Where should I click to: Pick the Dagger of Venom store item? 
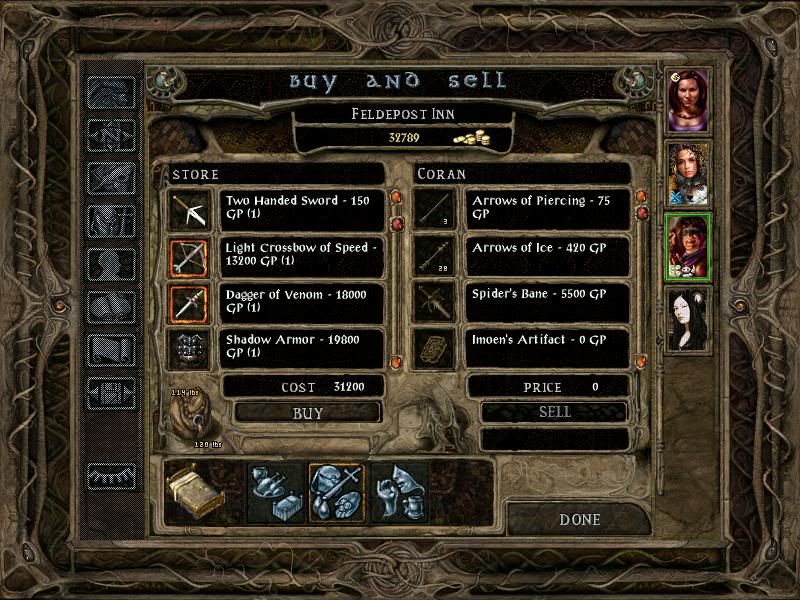(x=302, y=302)
